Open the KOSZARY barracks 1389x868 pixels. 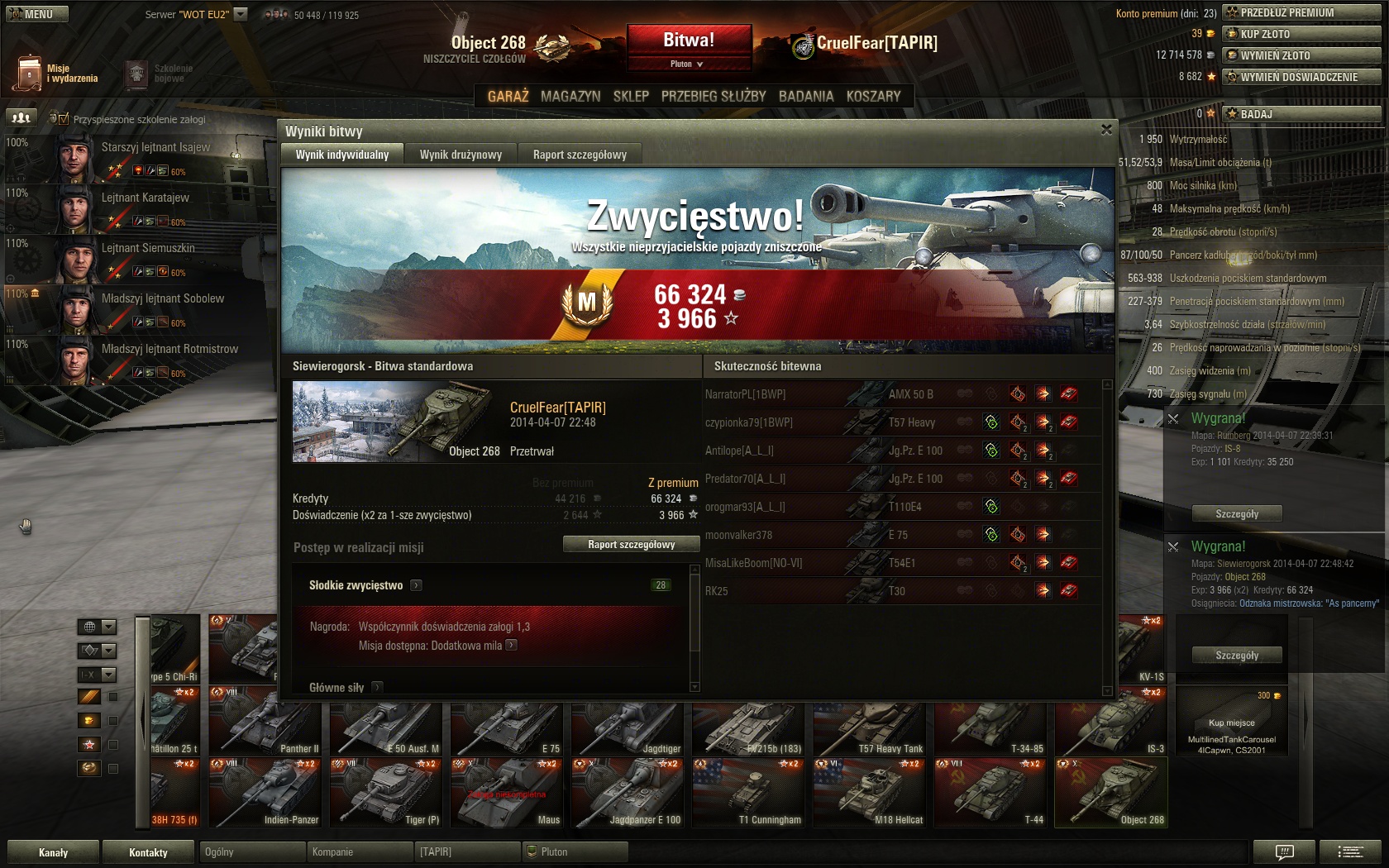pyautogui.click(x=873, y=96)
